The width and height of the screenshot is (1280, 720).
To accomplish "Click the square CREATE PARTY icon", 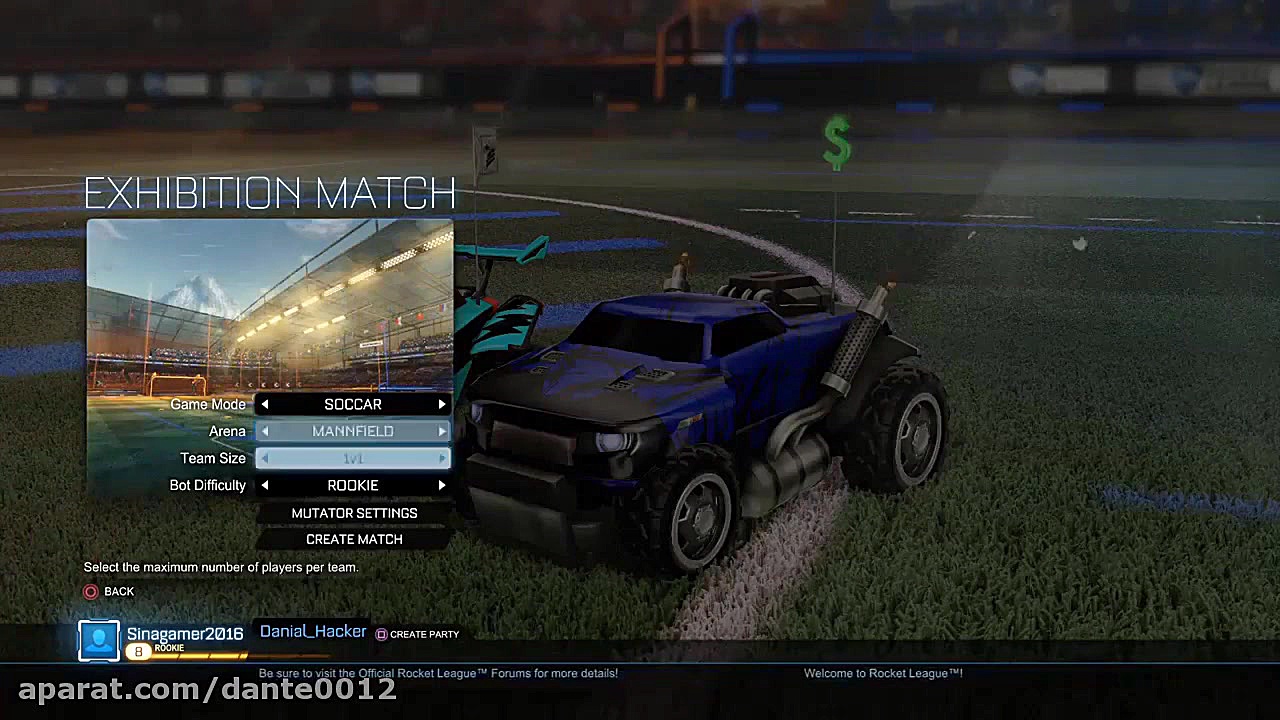I will 381,634.
